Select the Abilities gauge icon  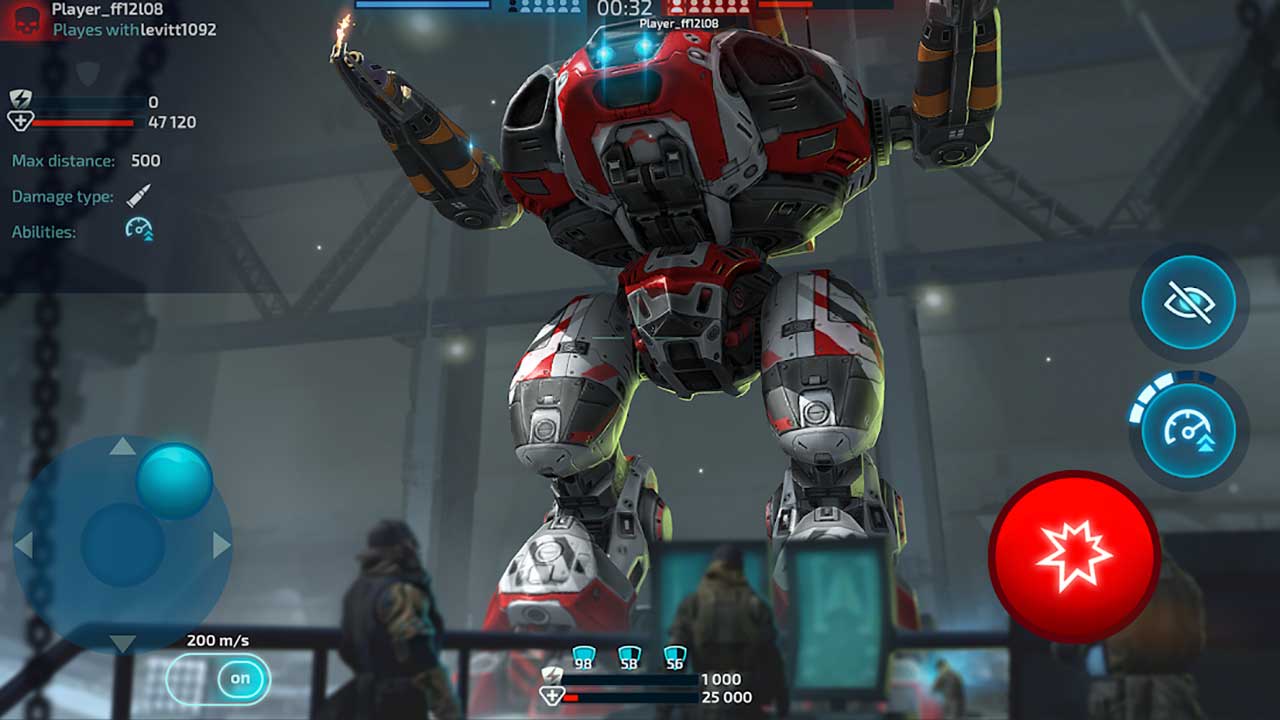(x=139, y=228)
